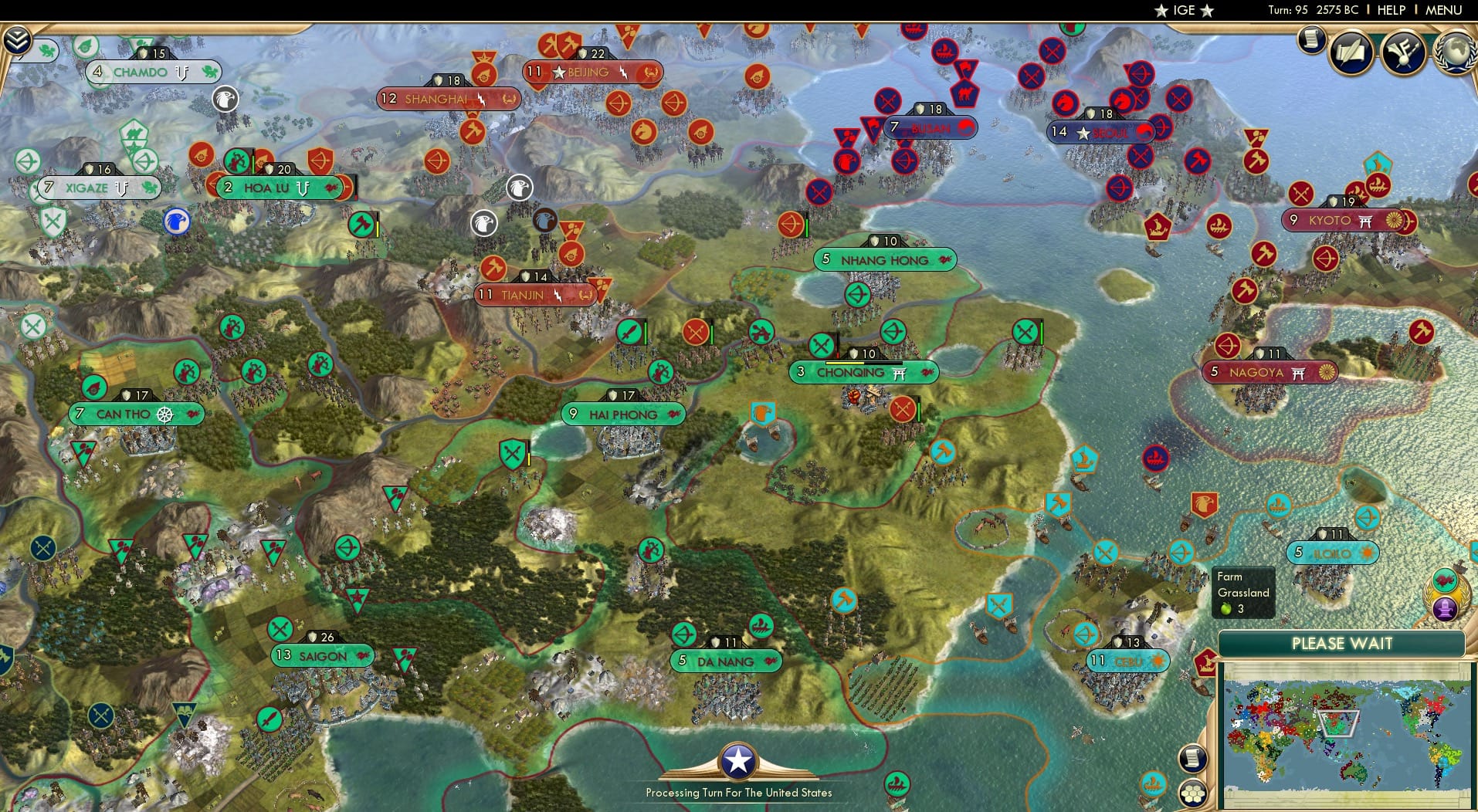Viewport: 1478px width, 812px height.
Task: Open Beijing's city banner
Action: 589,71
